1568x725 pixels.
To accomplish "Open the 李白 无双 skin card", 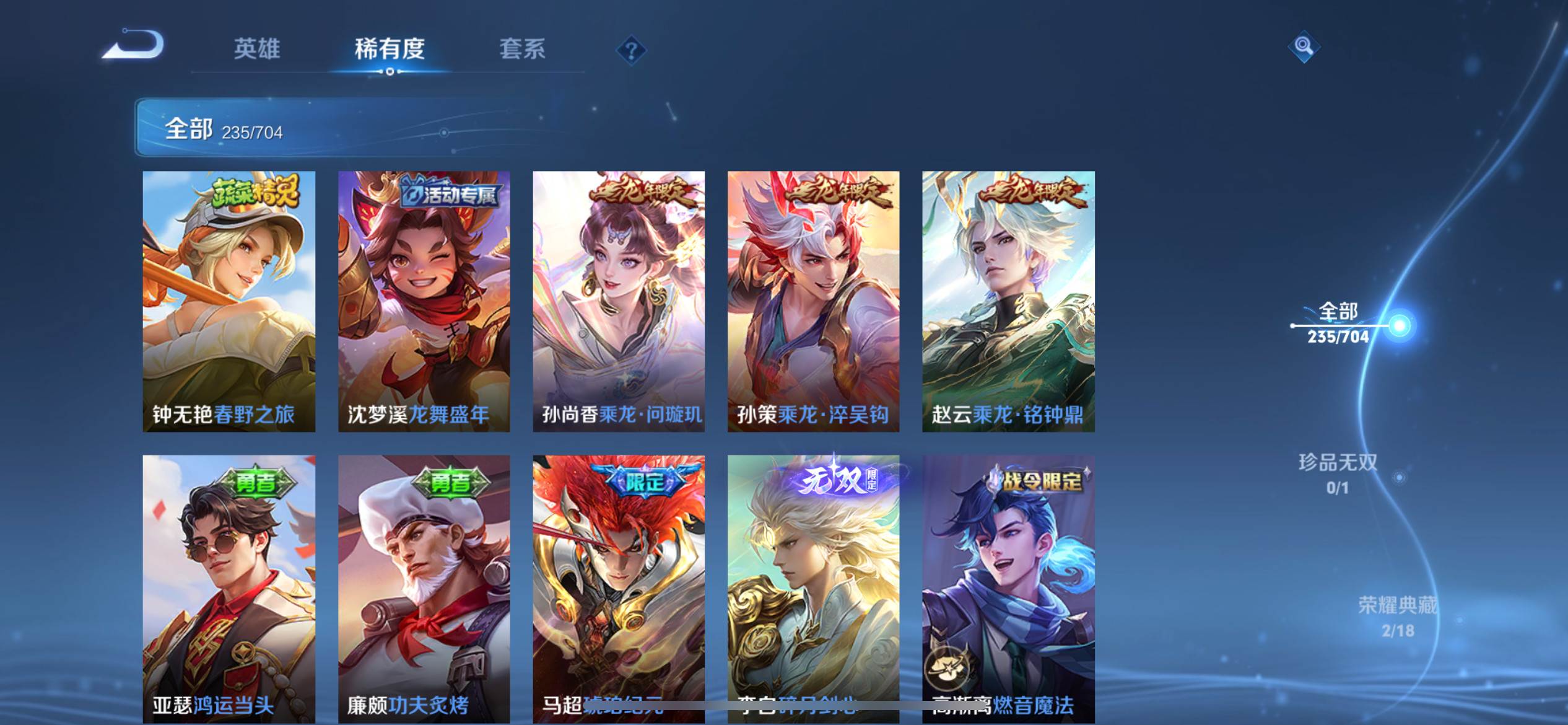I will [813, 589].
